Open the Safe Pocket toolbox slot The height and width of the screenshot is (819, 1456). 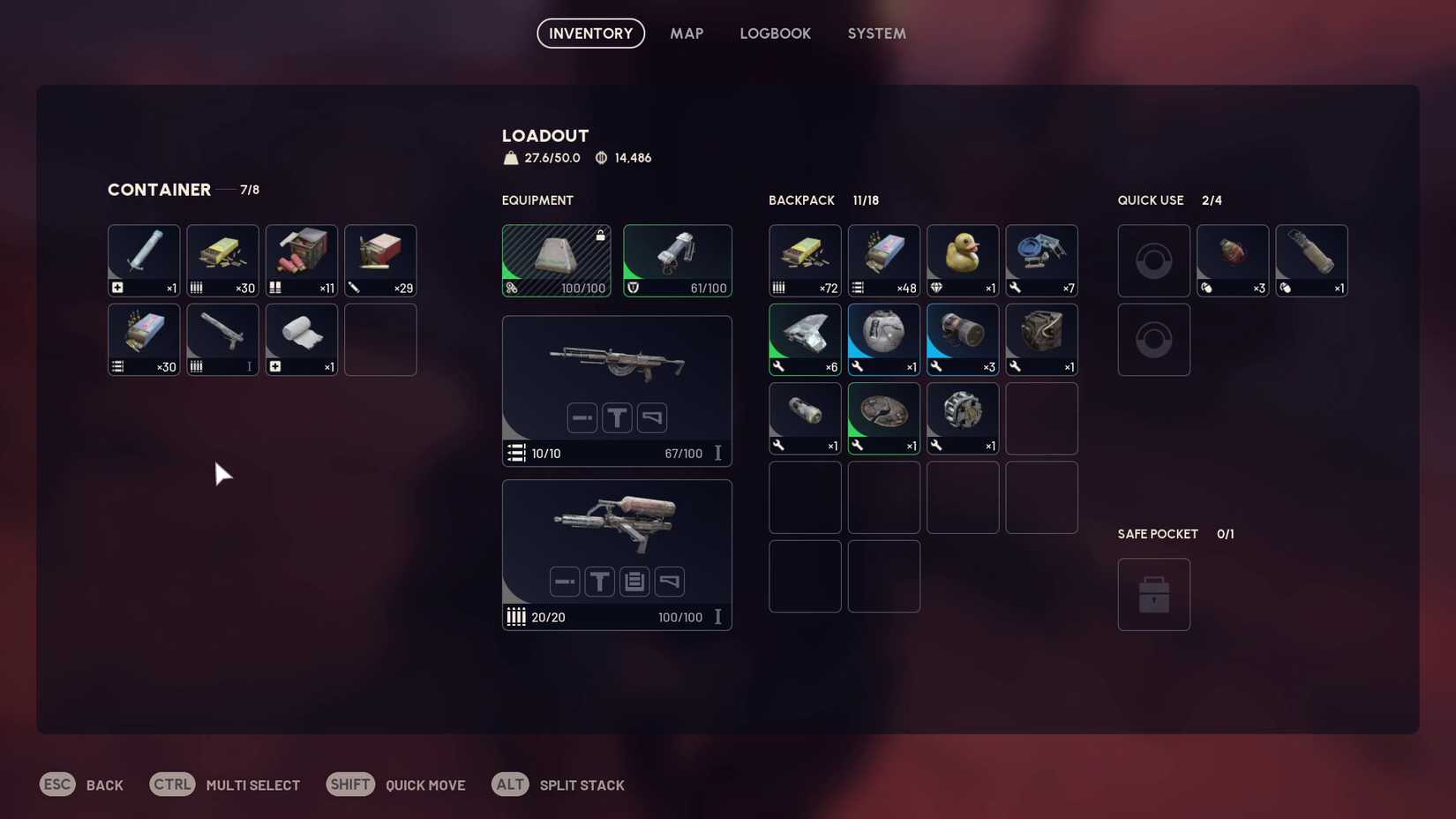click(x=1154, y=594)
